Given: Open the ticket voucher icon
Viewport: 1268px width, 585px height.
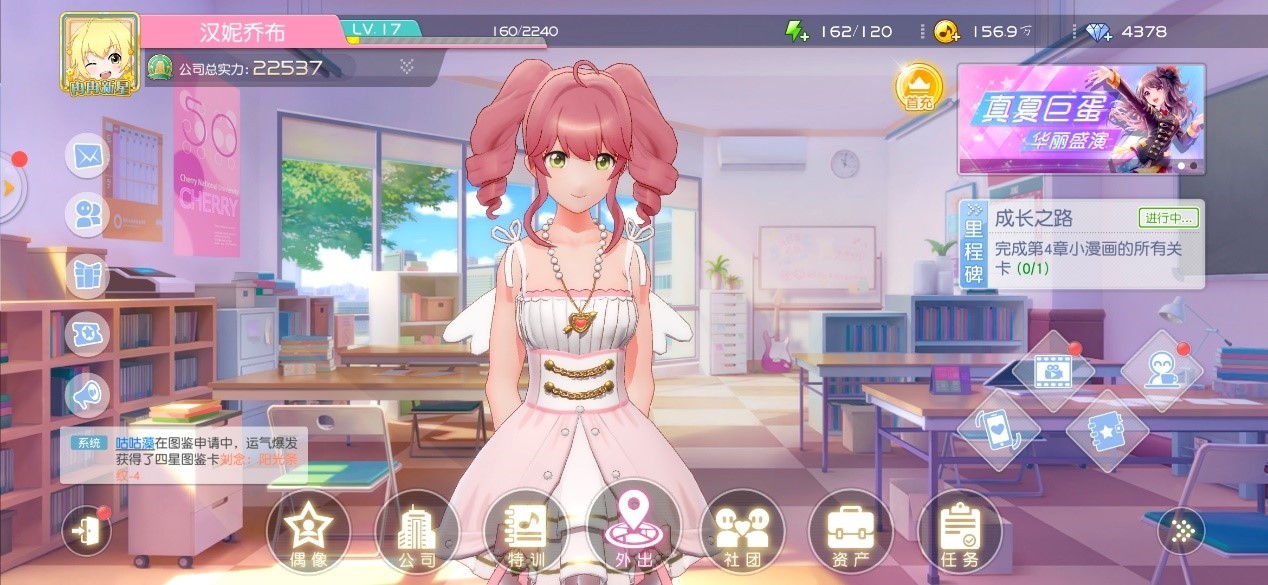Looking at the screenshot, I should [88, 333].
